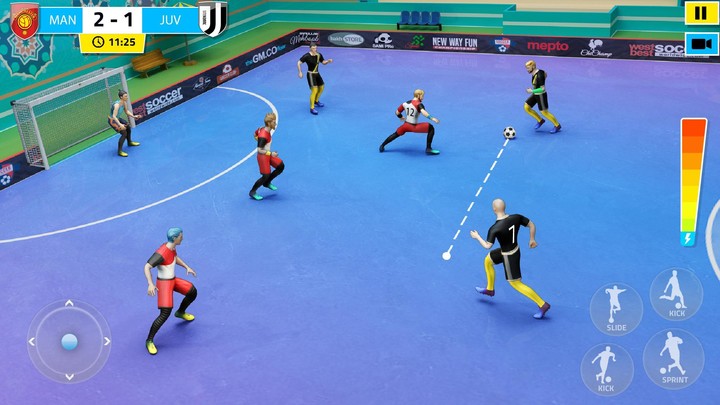Screen dimensions: 720x405
Task: Hit the KICK button directly above SPRINT
Action: point(676,294)
